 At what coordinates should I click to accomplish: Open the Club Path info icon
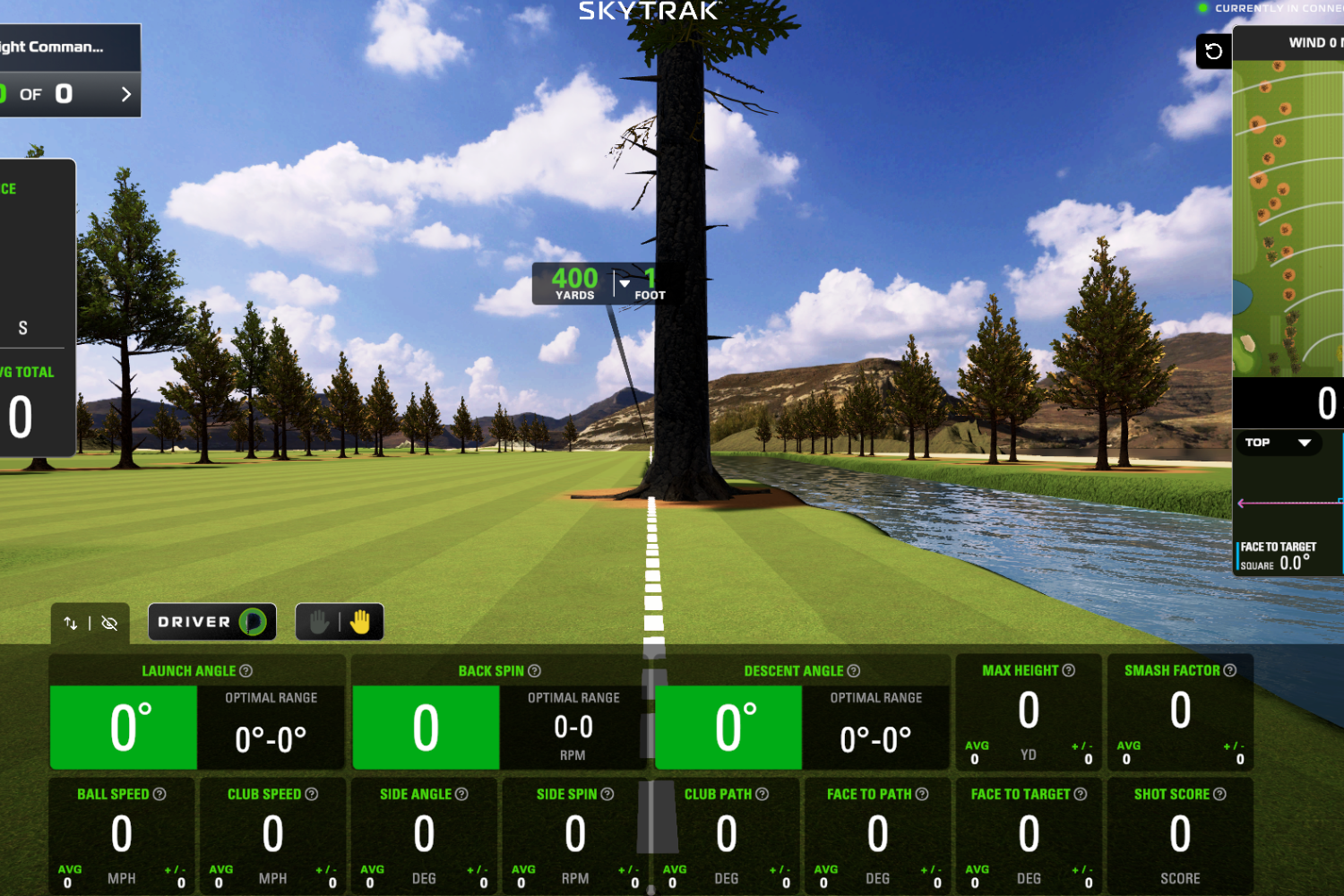[760, 794]
